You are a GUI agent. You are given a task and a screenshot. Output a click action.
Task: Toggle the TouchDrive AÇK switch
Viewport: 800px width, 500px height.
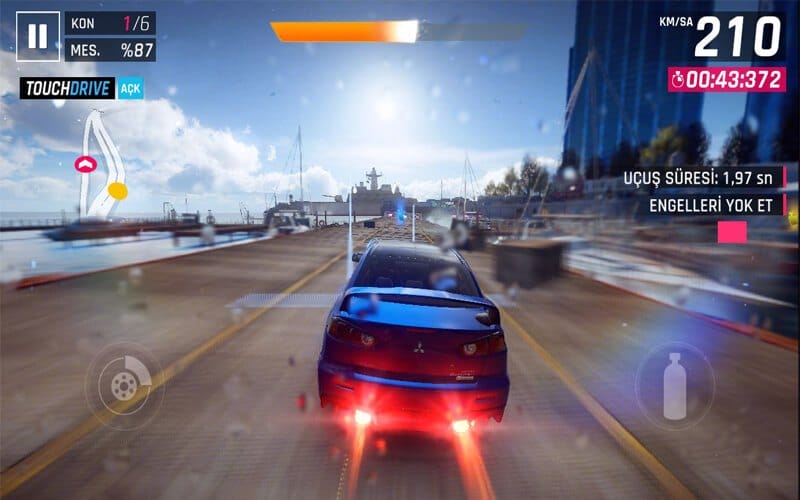point(130,89)
